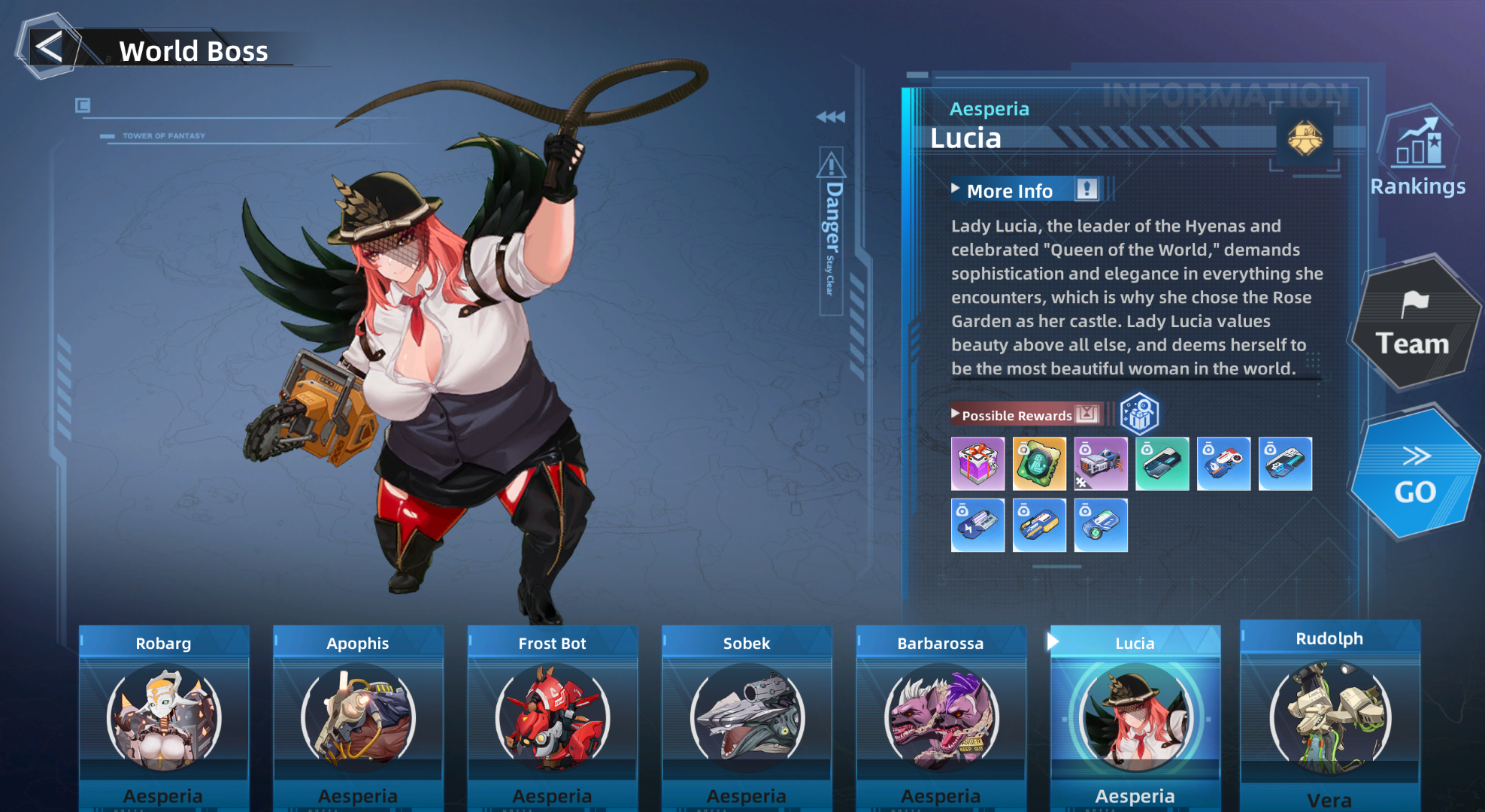Select the Robarg boss tile
The width and height of the screenshot is (1485, 812).
coord(164,714)
